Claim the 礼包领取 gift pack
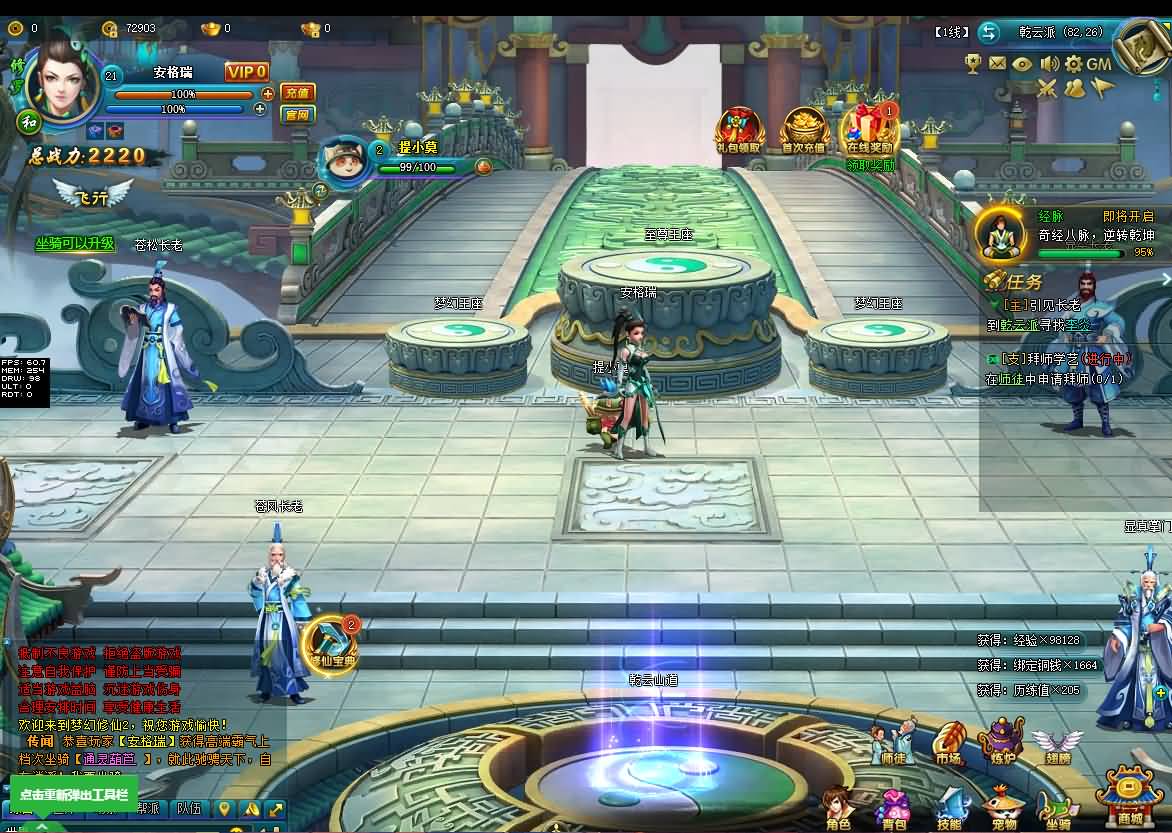 pos(739,131)
